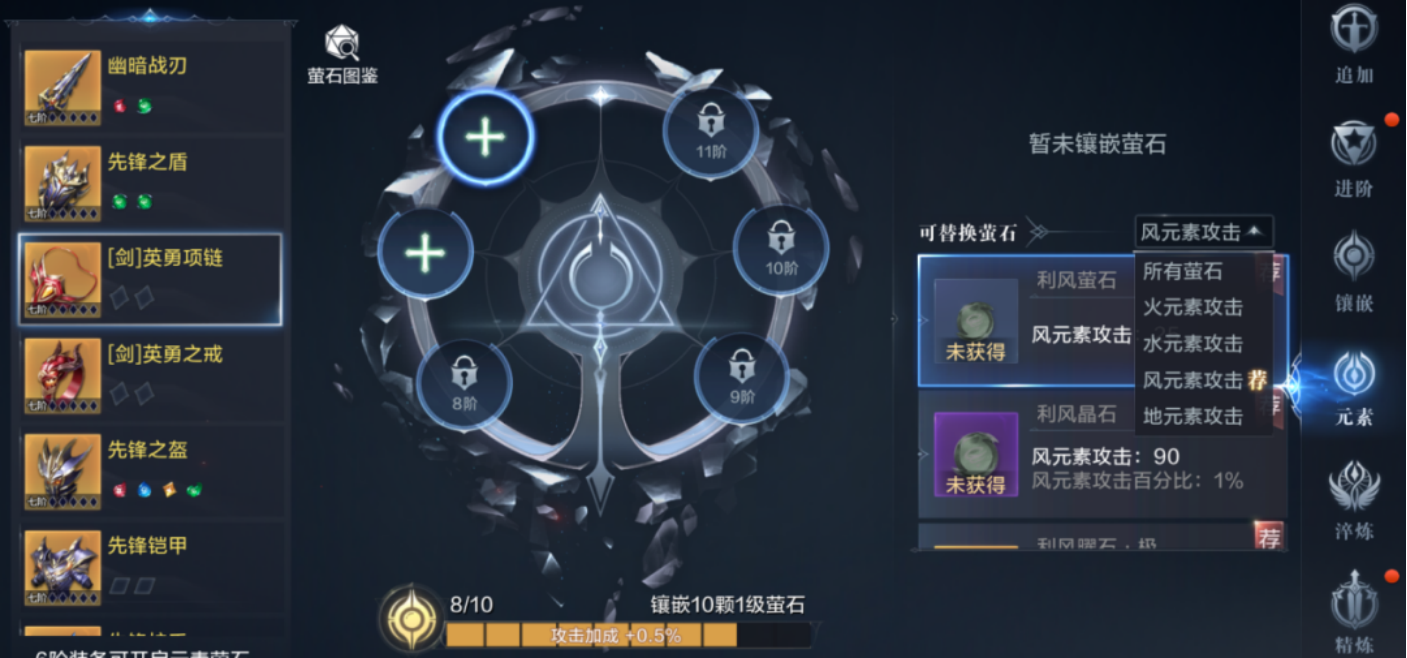Select [剑]英勇之戒 equipment row

[x=150, y=374]
